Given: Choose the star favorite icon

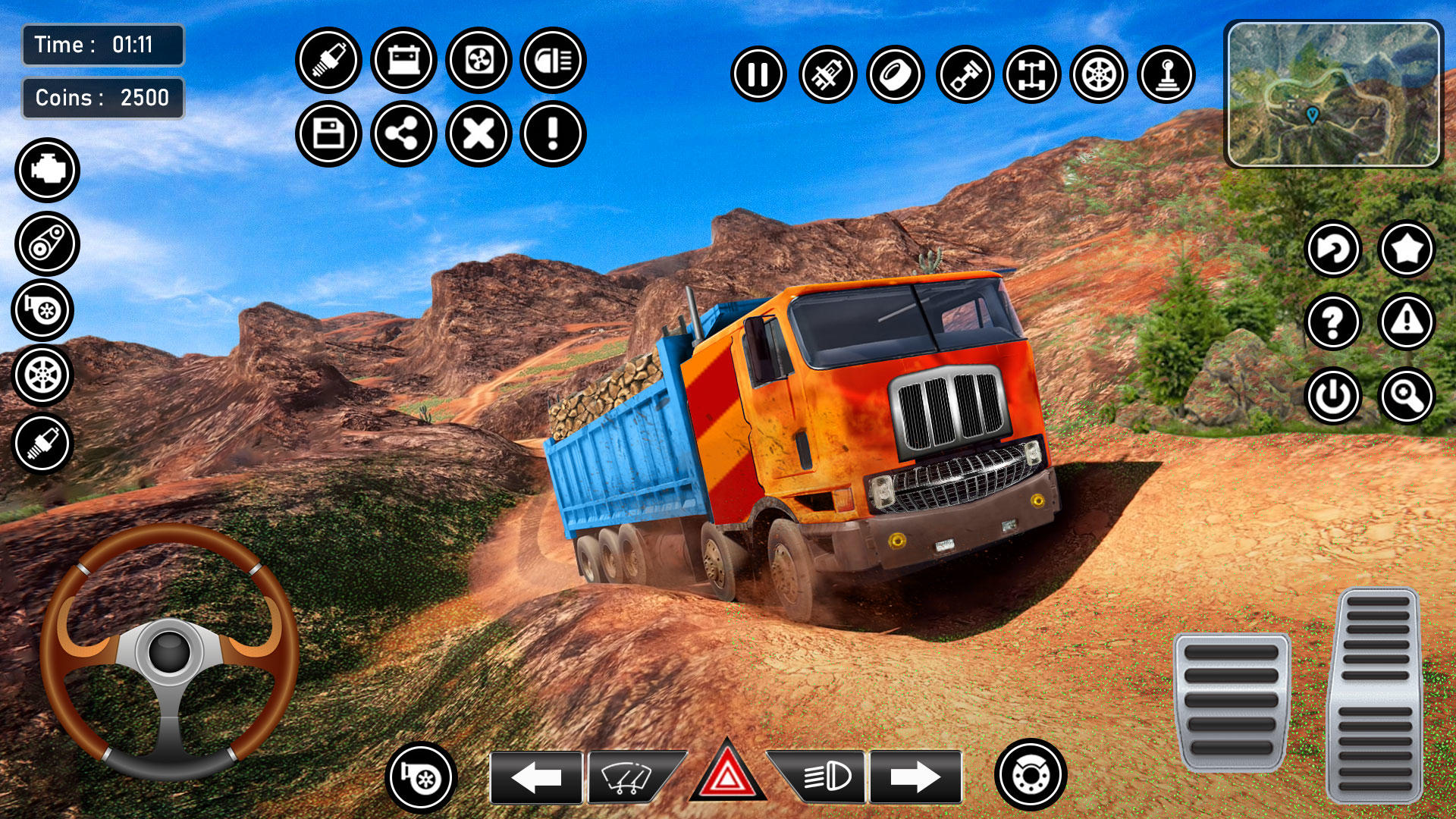Looking at the screenshot, I should click(1407, 248).
